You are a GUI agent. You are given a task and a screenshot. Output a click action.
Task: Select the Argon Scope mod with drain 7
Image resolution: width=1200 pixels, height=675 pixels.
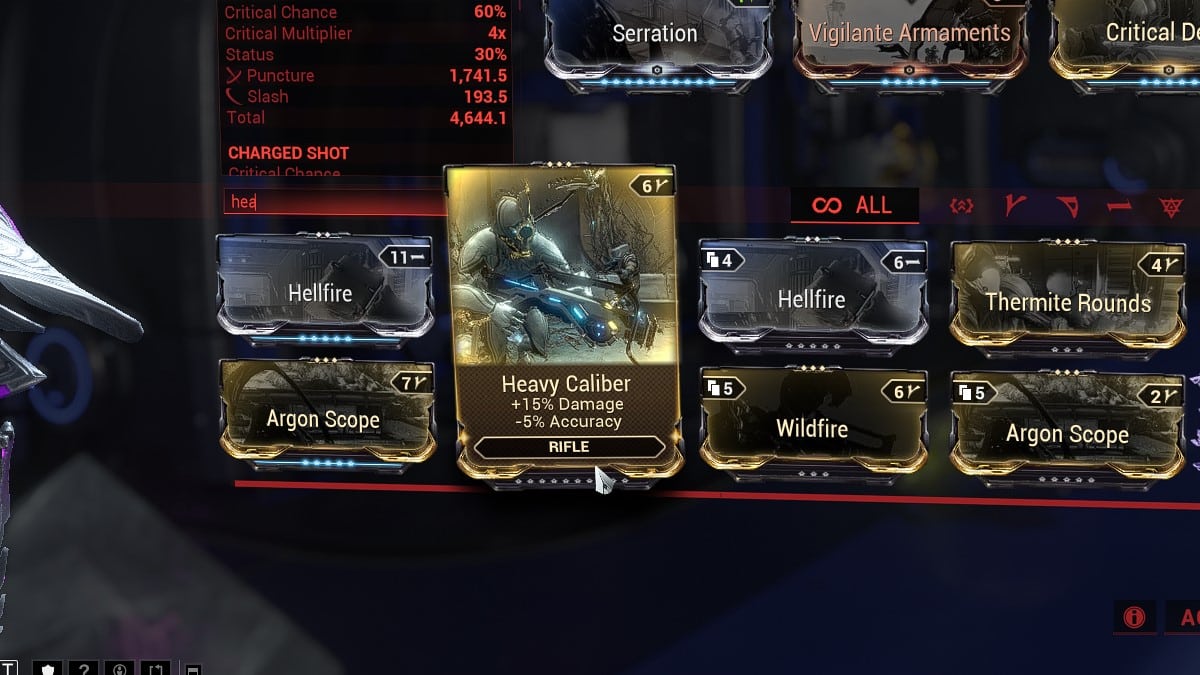tap(325, 419)
